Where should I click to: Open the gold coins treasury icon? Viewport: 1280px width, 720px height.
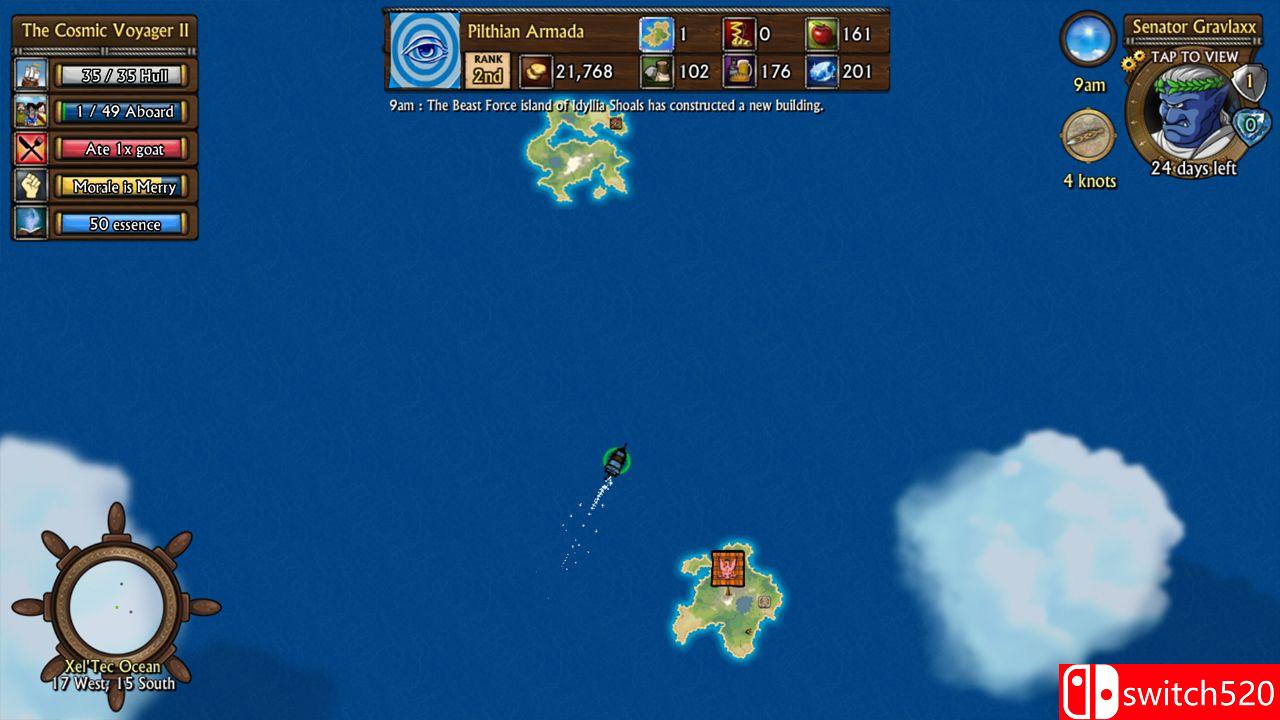click(x=535, y=71)
